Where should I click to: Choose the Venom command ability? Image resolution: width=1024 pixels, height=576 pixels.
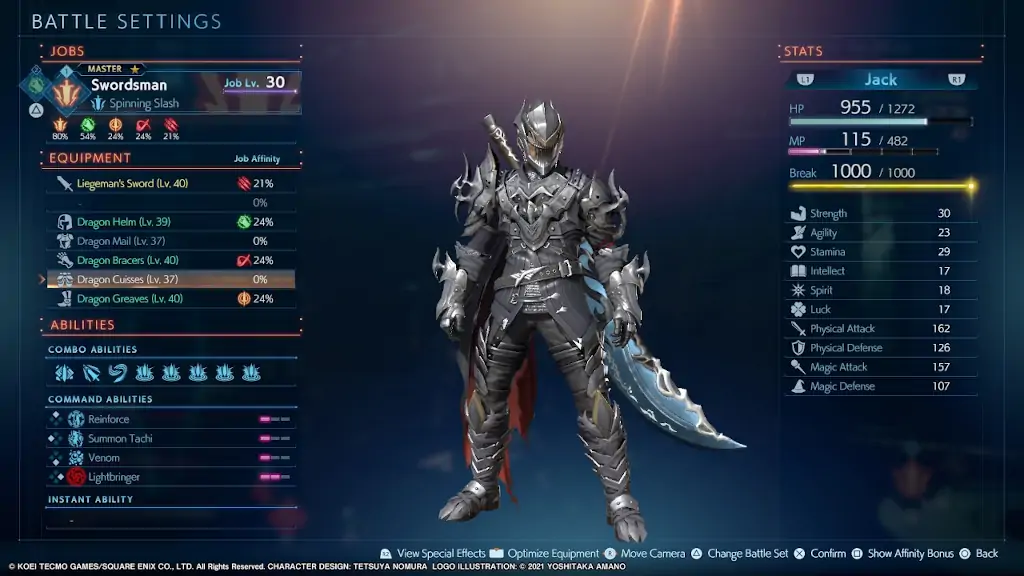point(103,458)
